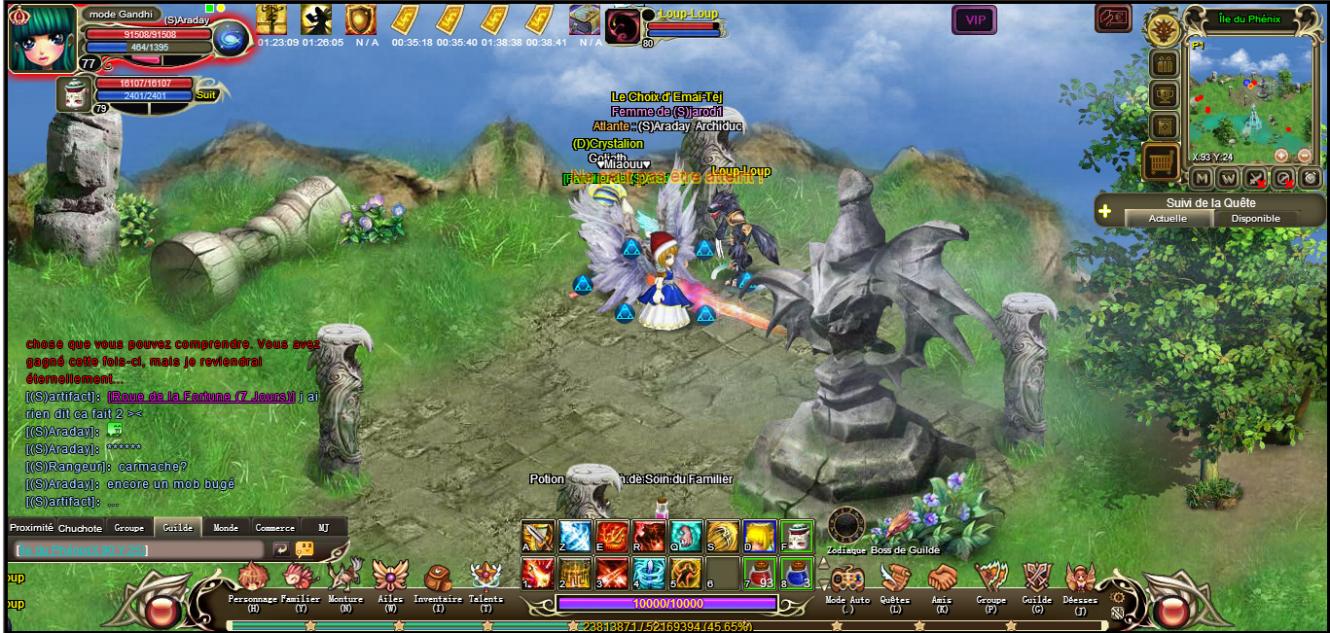
Task: Open the Quêtes quest log
Action: (x=895, y=579)
